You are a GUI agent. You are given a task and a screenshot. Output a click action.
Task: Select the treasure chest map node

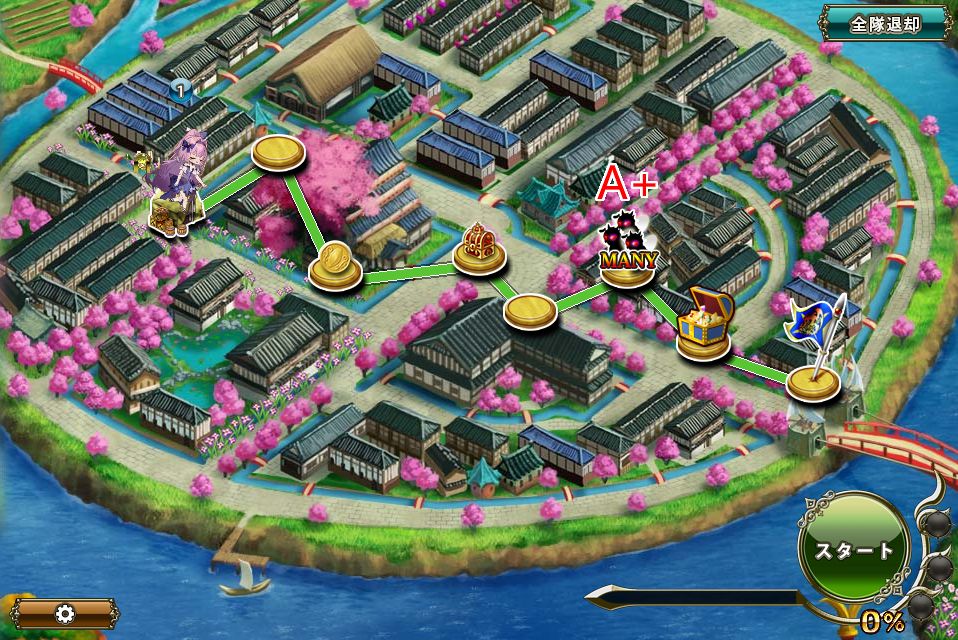pos(705,329)
